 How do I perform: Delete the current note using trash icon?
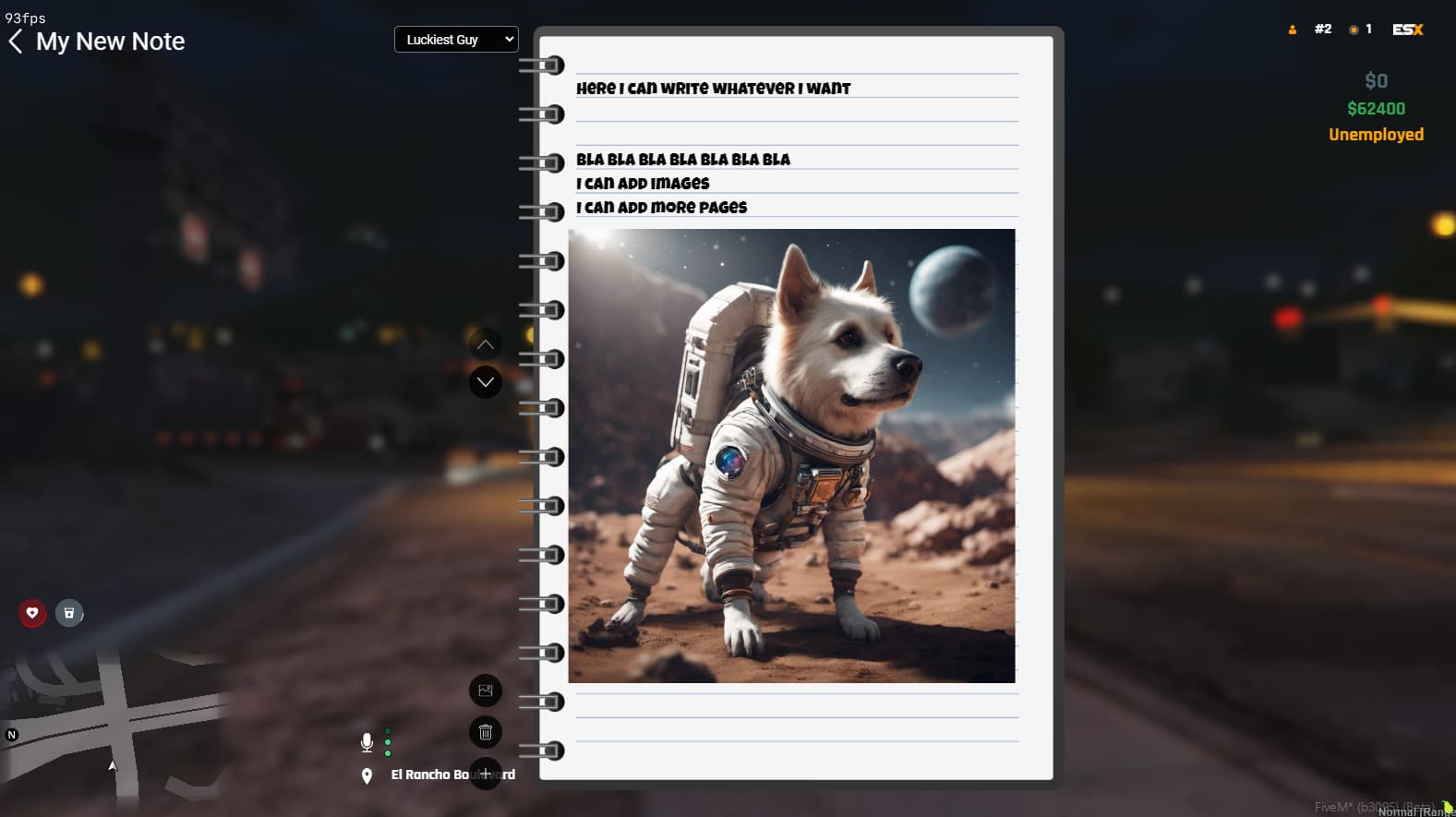click(485, 731)
